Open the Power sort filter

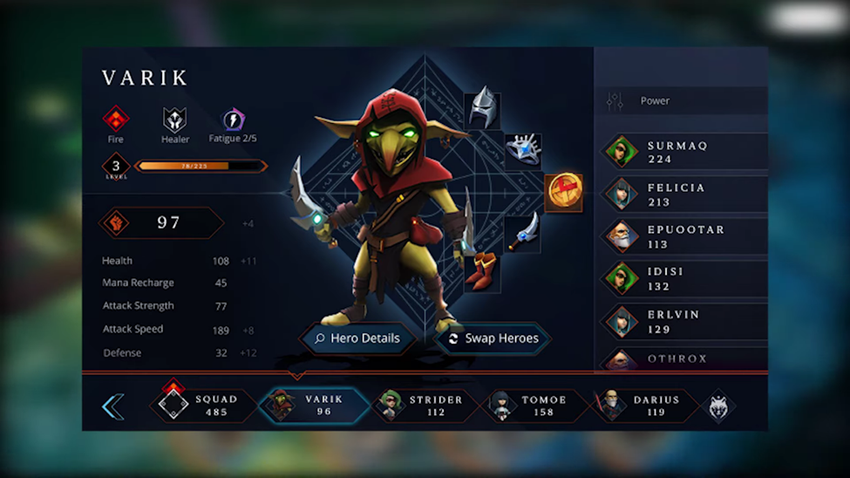coord(680,101)
